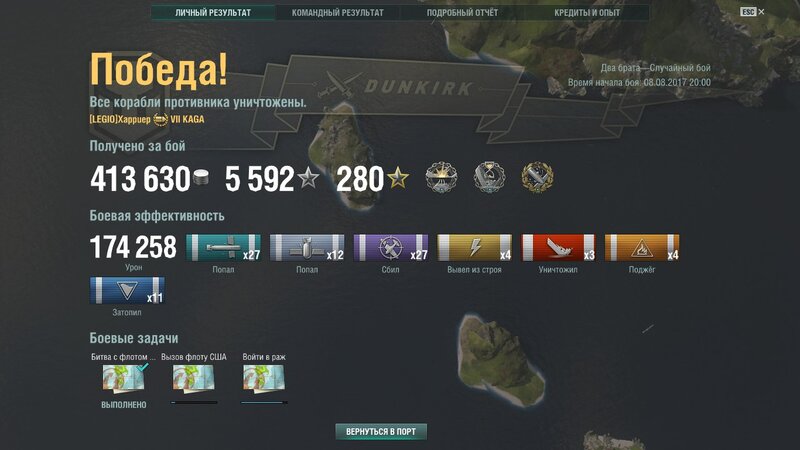Click the purple Сбил aircraft ribbon
The height and width of the screenshot is (450, 800).
point(391,248)
